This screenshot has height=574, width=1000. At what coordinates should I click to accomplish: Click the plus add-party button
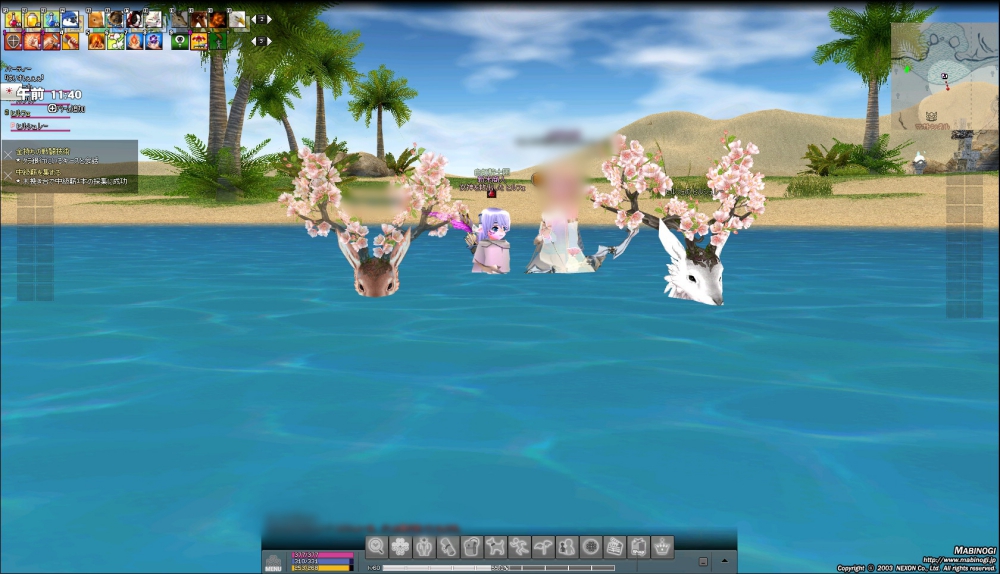(52, 108)
